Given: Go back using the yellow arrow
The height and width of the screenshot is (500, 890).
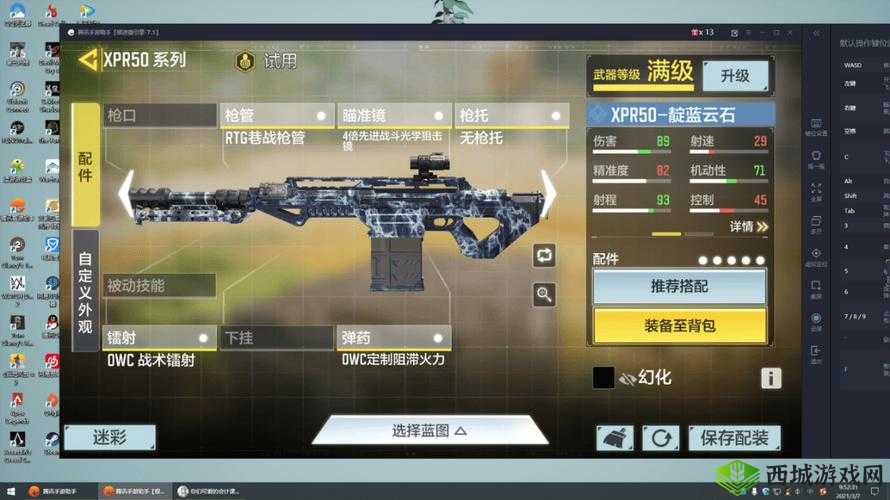Looking at the screenshot, I should click(88, 59).
